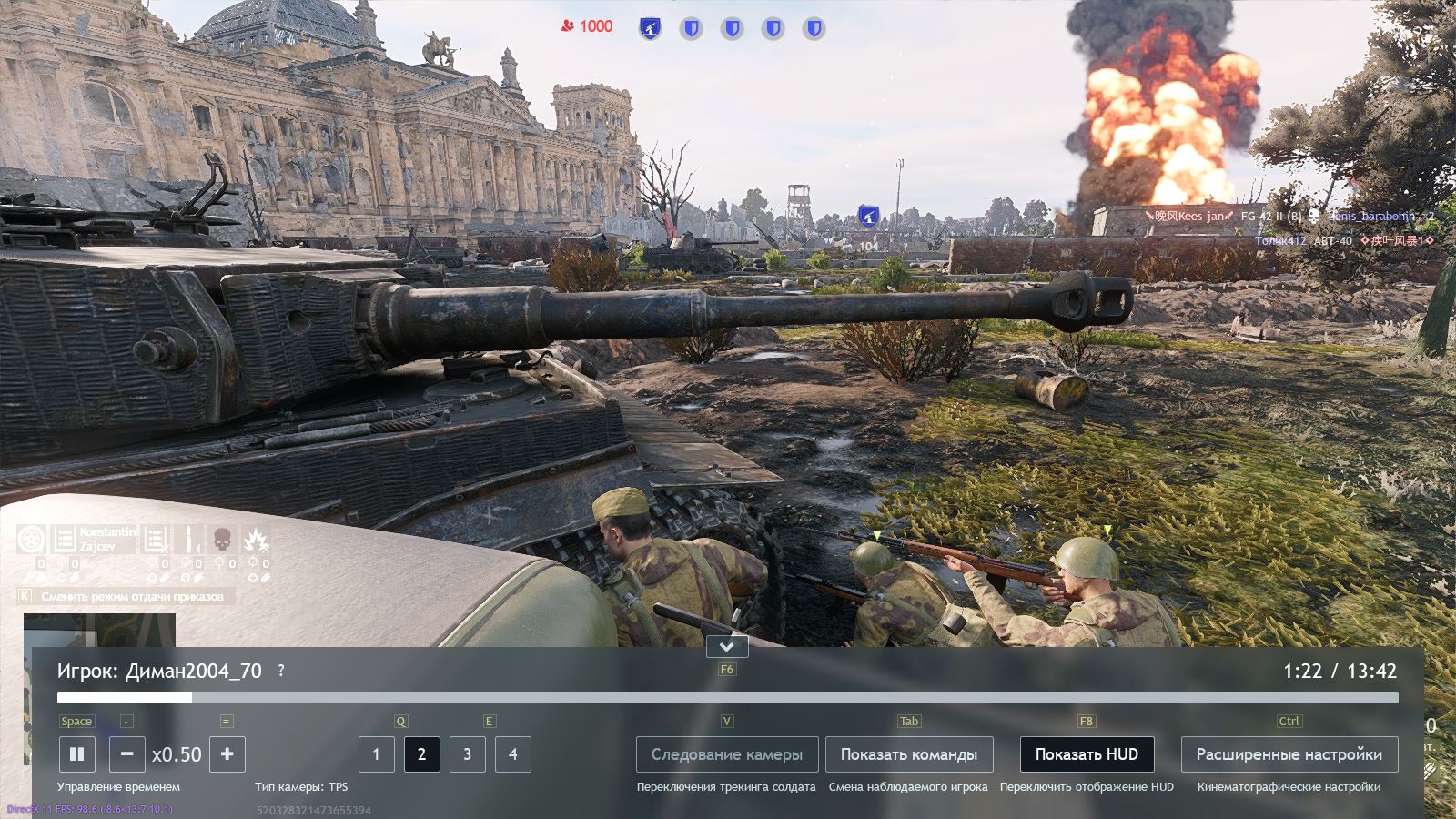Select camera type 1
Viewport: 1456px width, 819px height.
pyautogui.click(x=376, y=754)
